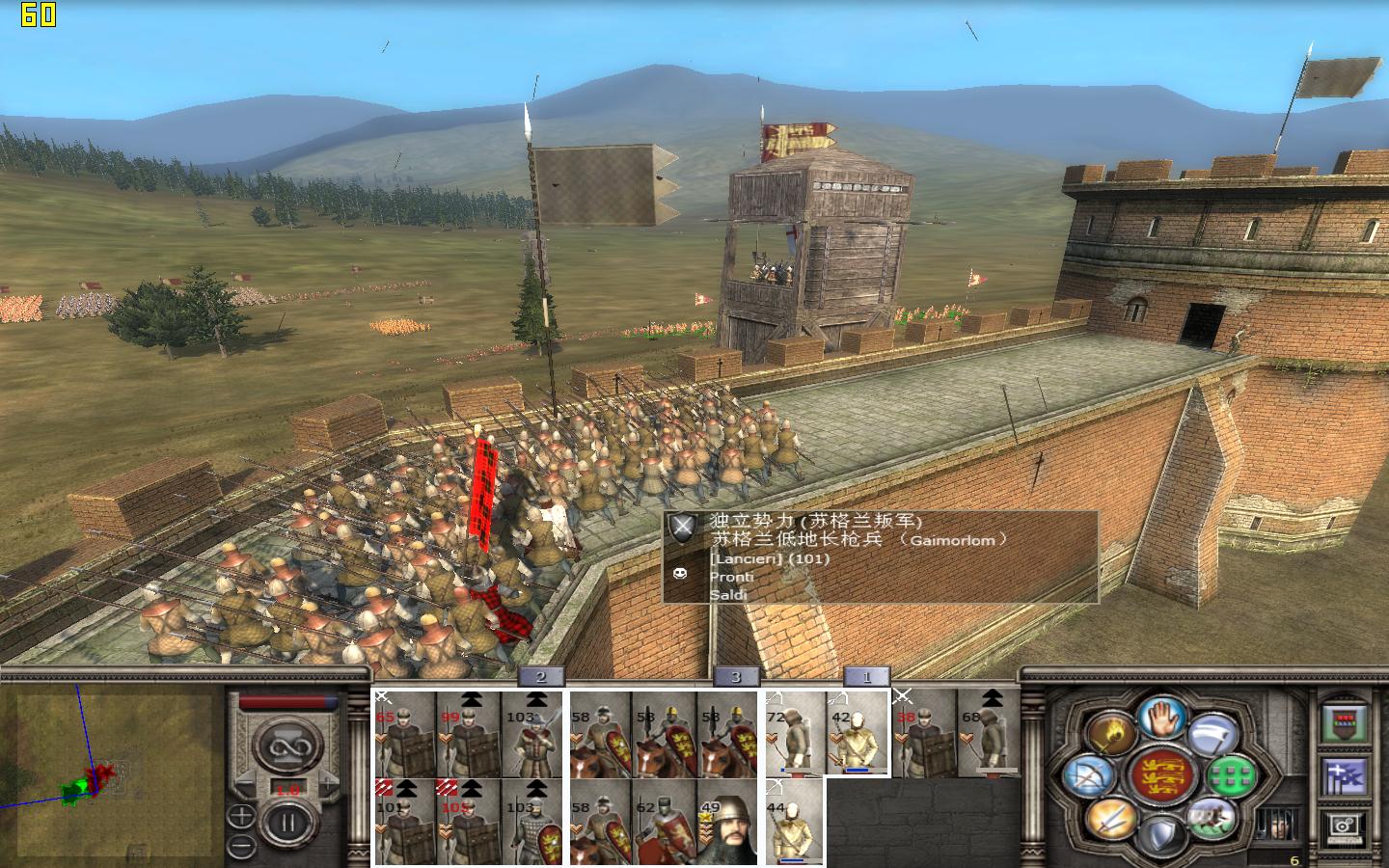The height and width of the screenshot is (868, 1389).
Task: Activate the halt order hand icon
Action: pyautogui.click(x=1161, y=718)
